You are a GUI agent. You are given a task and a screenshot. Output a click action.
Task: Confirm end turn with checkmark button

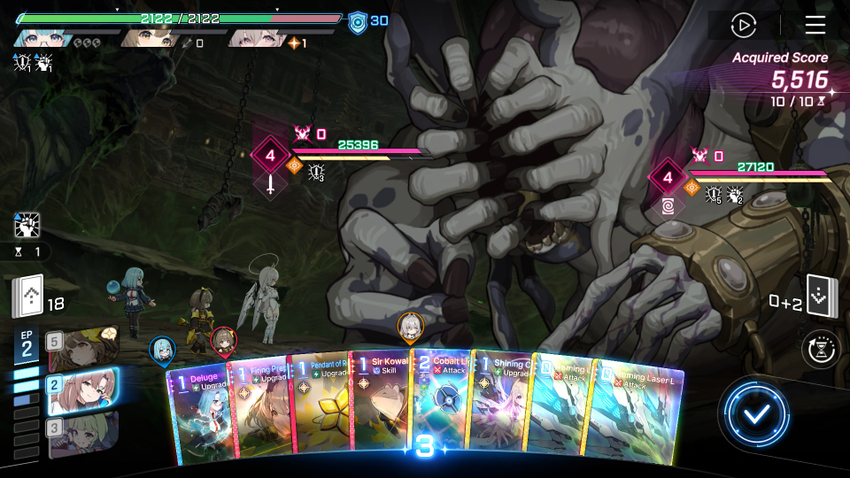tap(756, 413)
